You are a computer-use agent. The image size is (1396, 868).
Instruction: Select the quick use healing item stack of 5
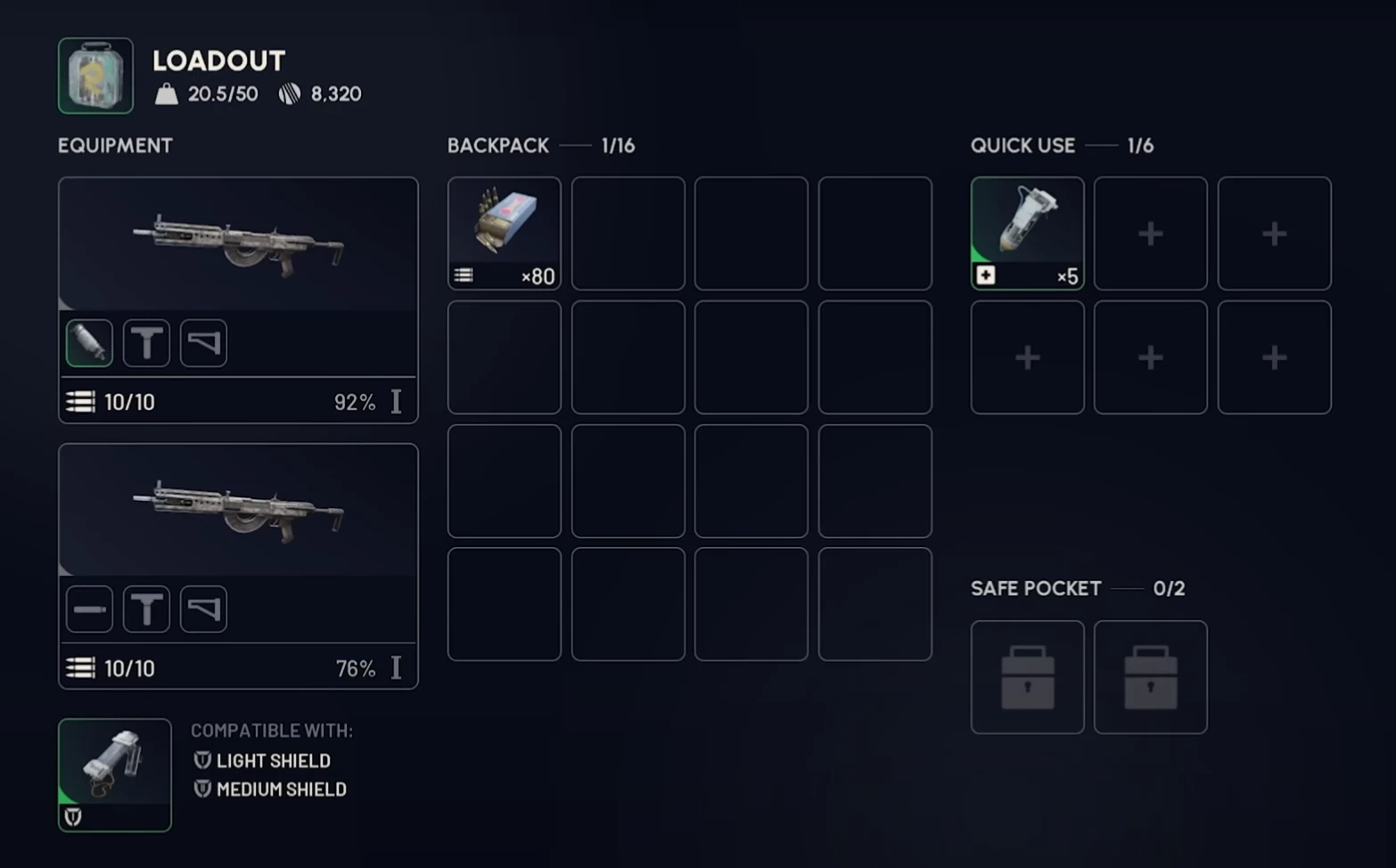(1027, 233)
